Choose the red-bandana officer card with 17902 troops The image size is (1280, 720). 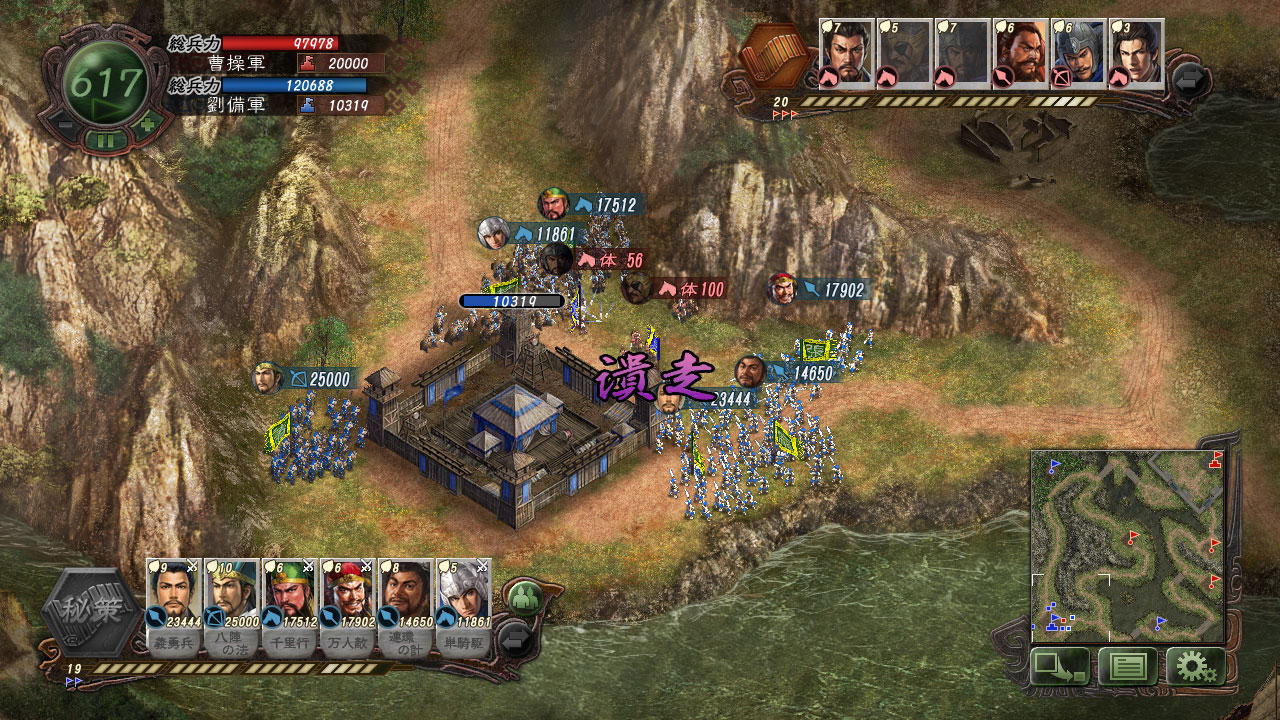348,592
